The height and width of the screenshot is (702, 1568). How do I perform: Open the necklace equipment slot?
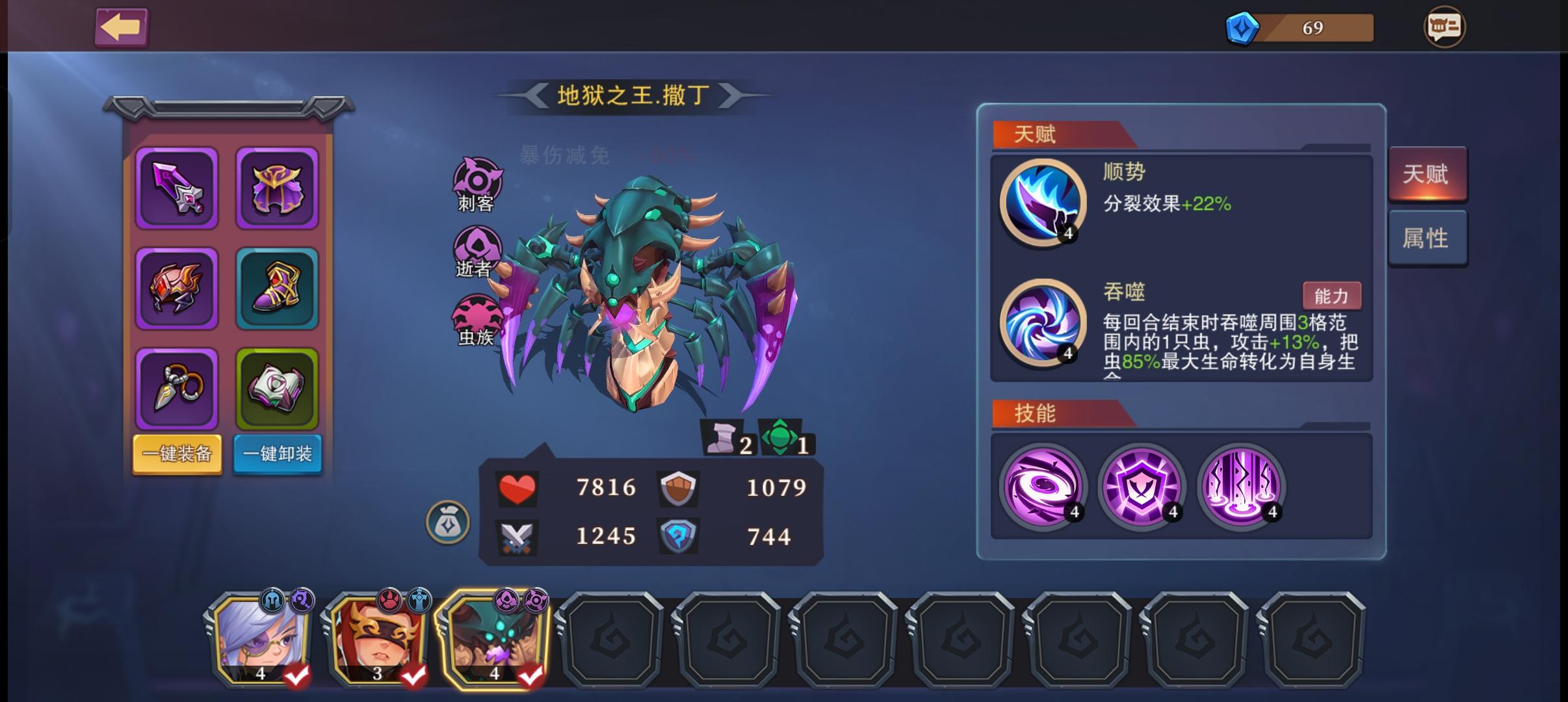pos(176,388)
